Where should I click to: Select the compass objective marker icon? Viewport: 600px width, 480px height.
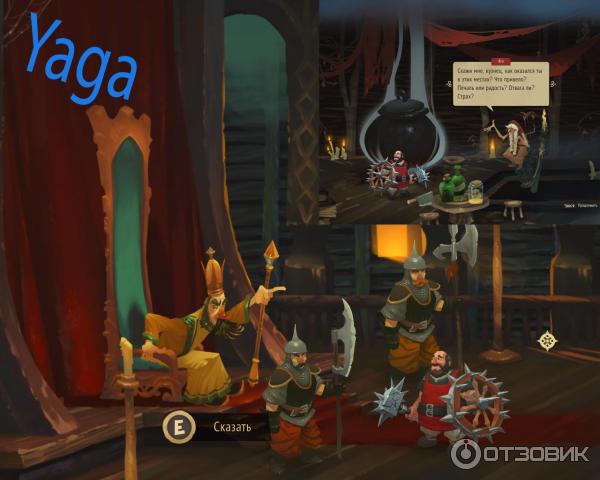point(548,340)
